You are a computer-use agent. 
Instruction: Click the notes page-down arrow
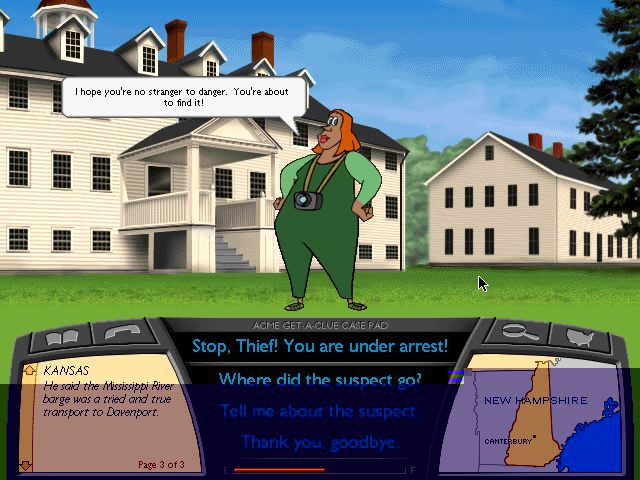click(x=27, y=464)
